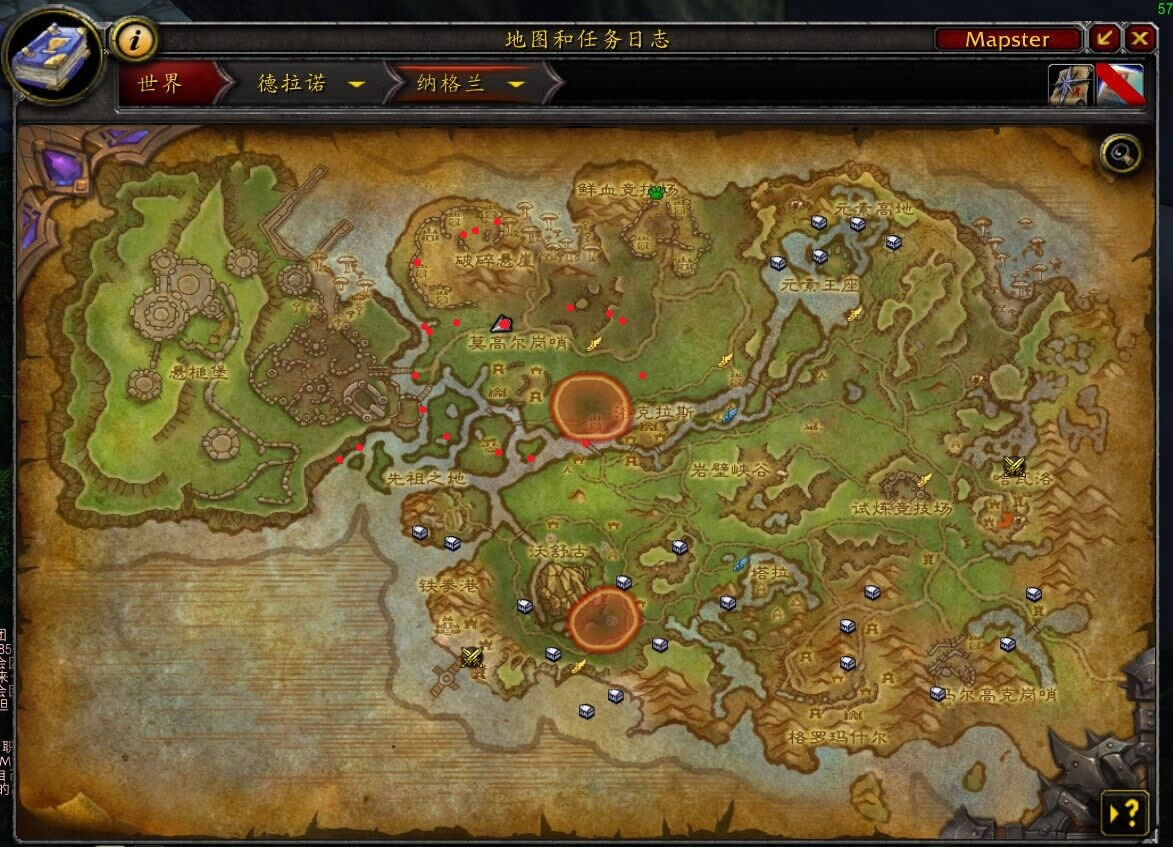Open the Mapster addon options
Screen dimensions: 1173x847
point(1007,39)
